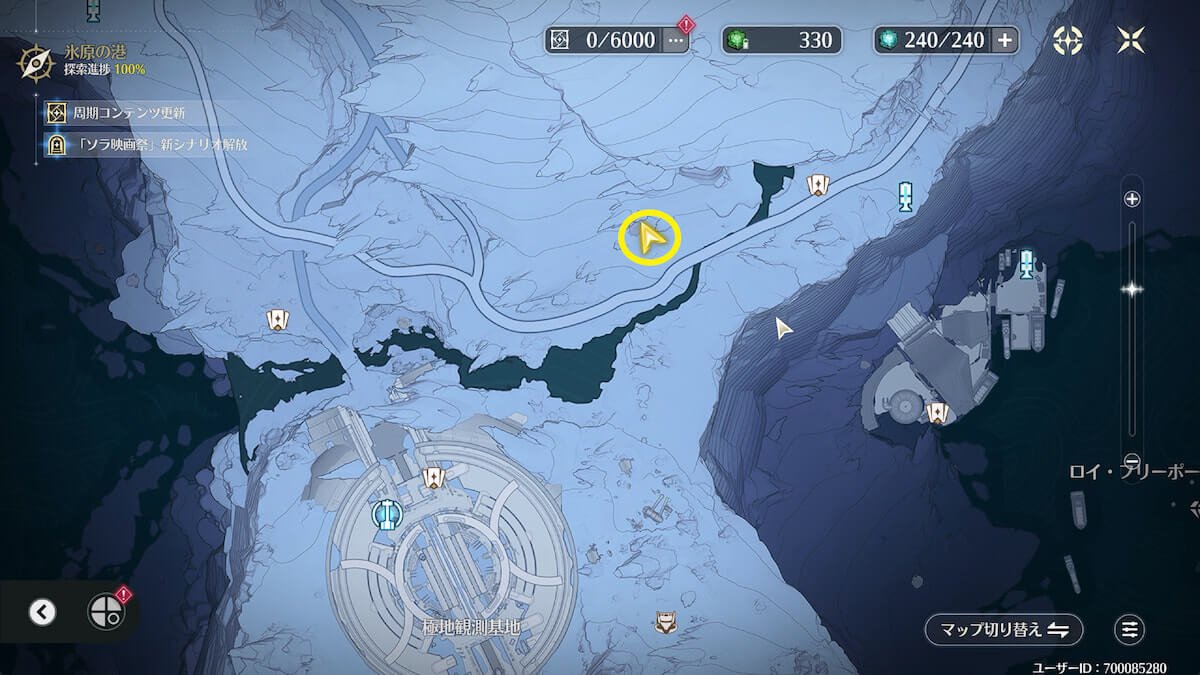Image resolution: width=1200 pixels, height=675 pixels.
Task: Open the compass-star icon beside the close button
Action: 1068,40
